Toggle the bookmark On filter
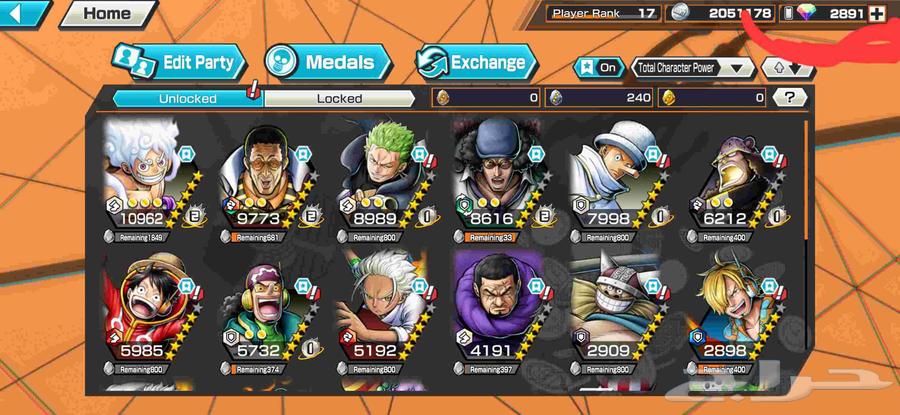Viewport: 900px width, 415px height. [x=597, y=68]
